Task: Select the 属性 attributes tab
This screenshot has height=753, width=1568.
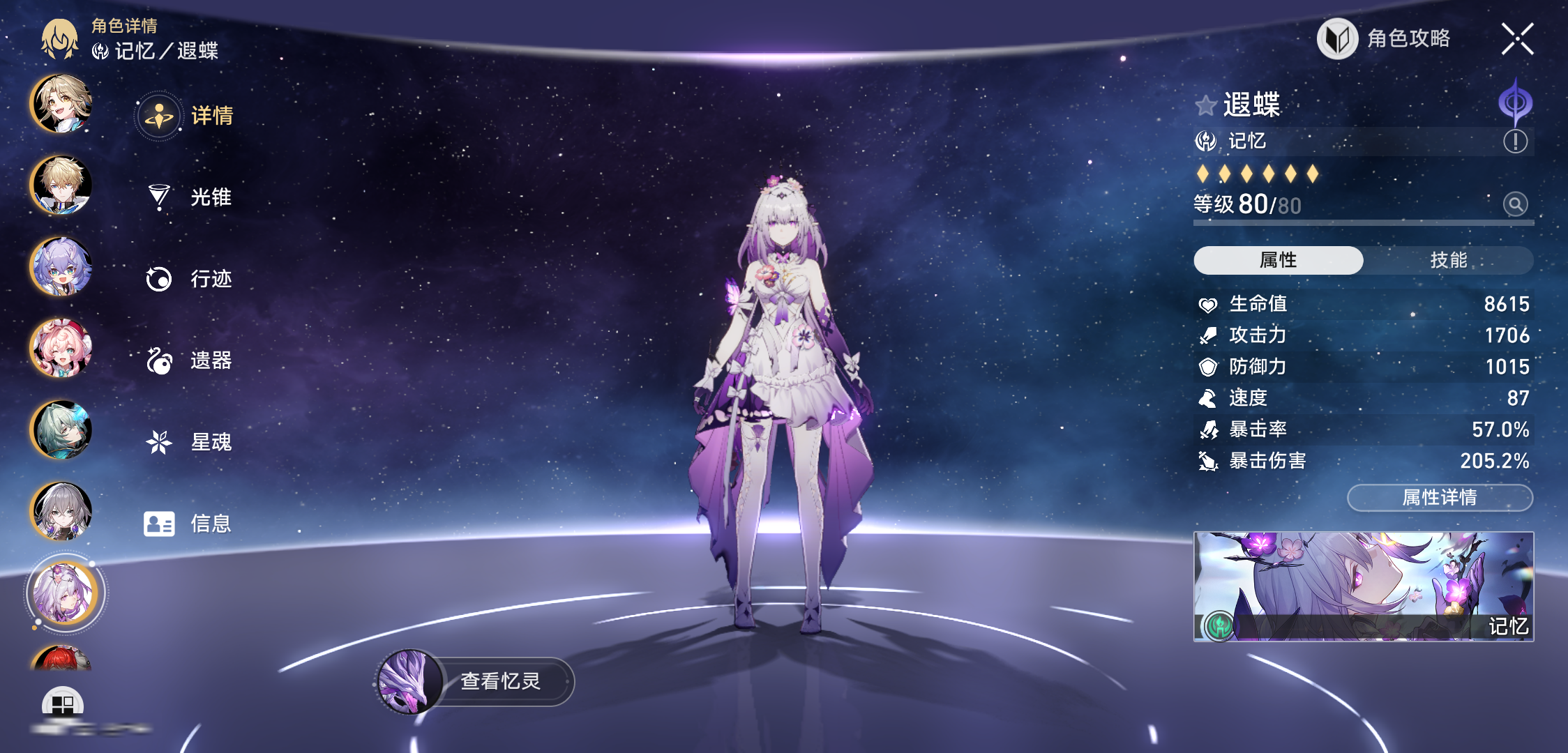Action: (1278, 260)
